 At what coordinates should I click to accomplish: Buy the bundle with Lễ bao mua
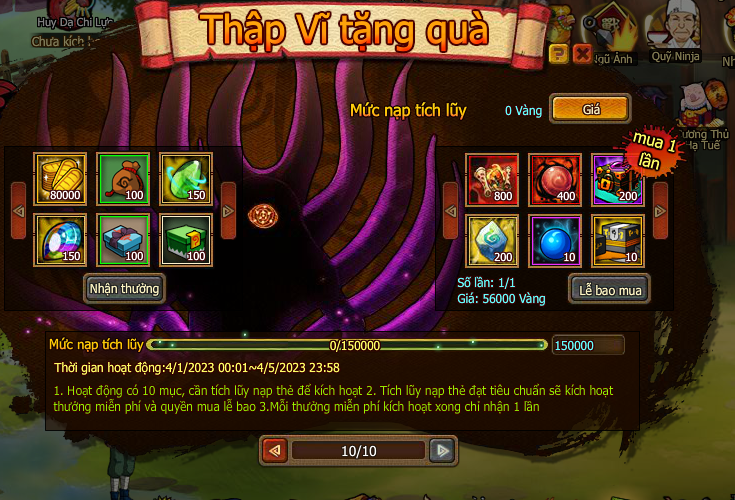click(609, 289)
